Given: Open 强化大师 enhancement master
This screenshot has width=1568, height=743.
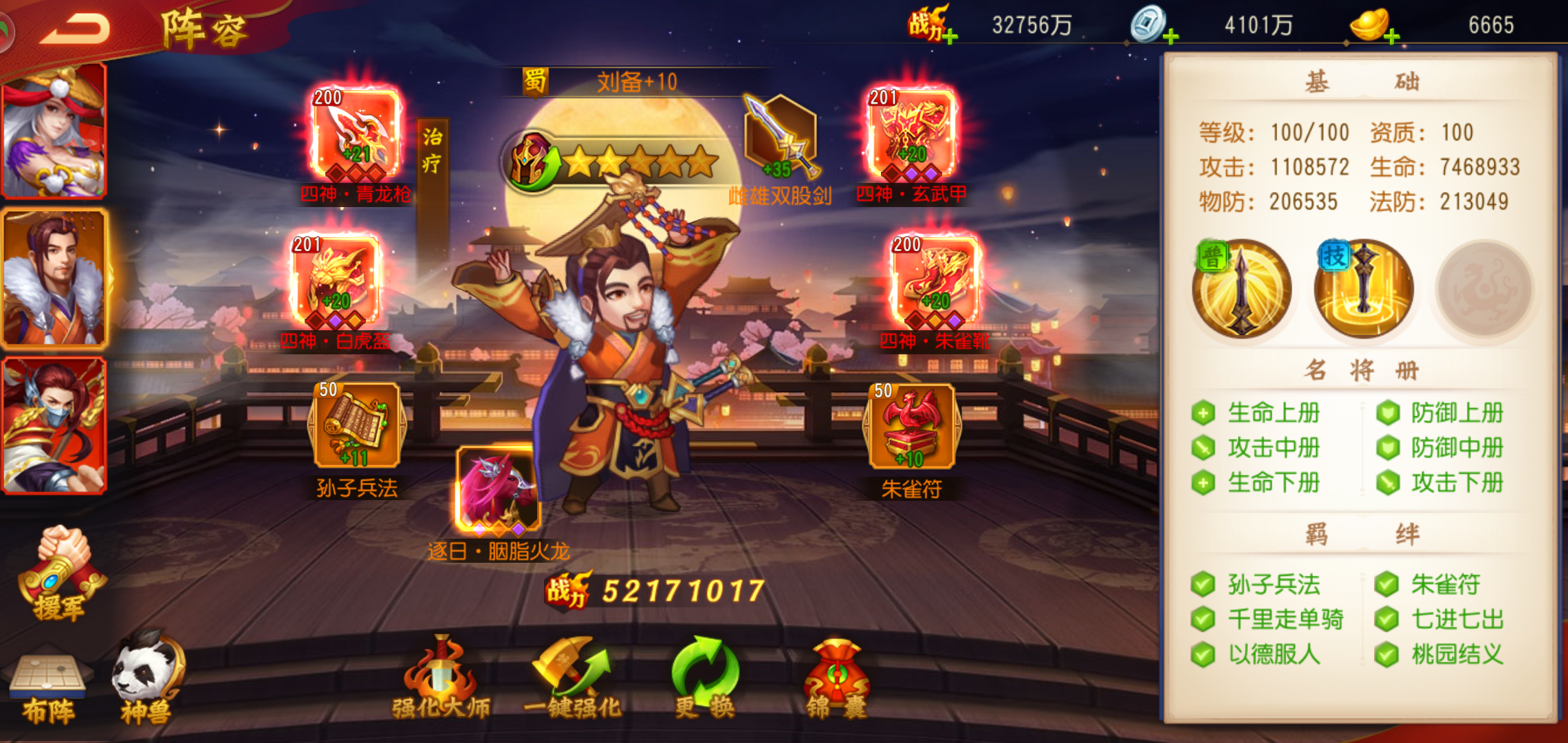Looking at the screenshot, I should pyautogui.click(x=441, y=678).
